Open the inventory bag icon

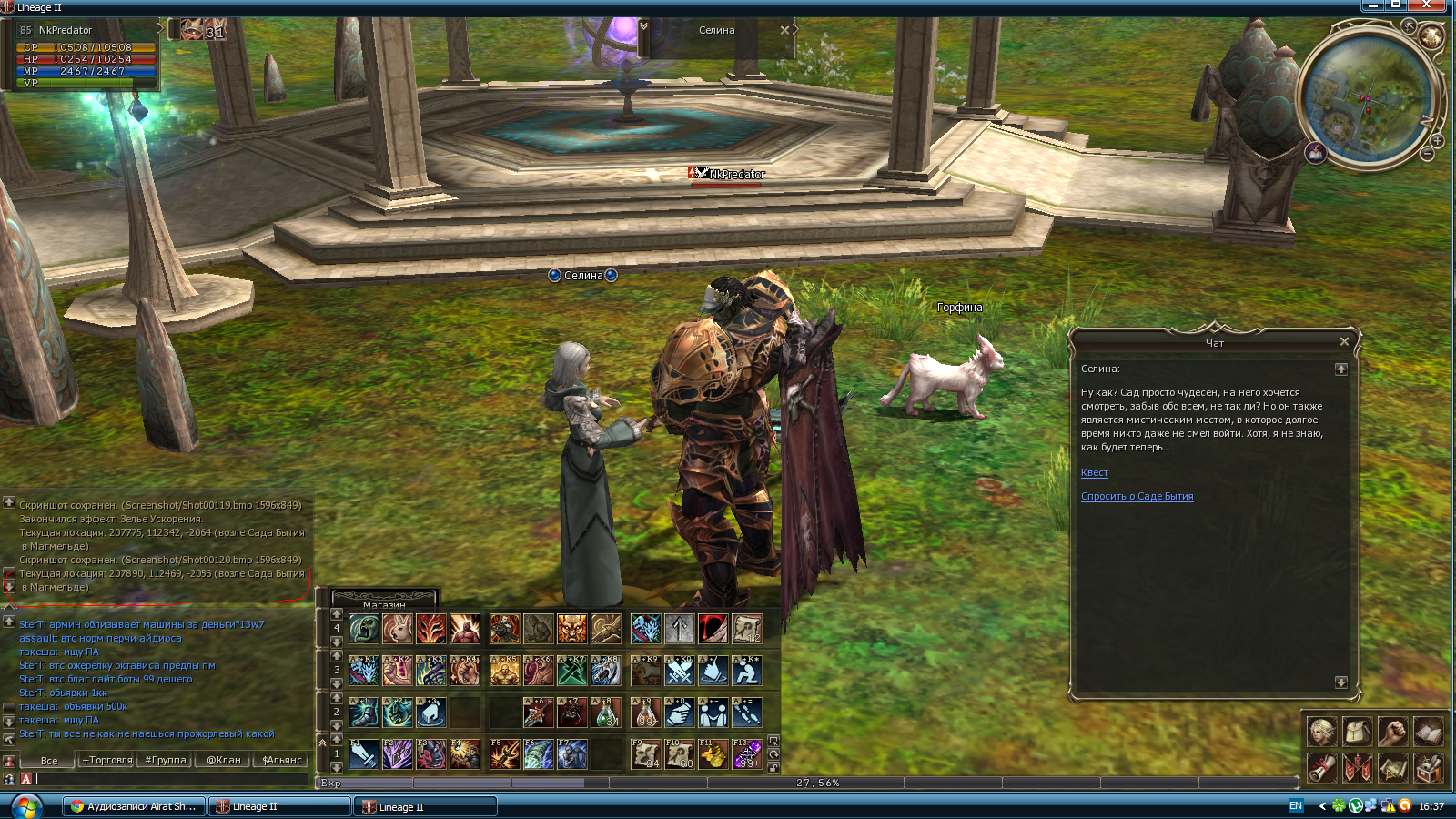[x=1357, y=731]
